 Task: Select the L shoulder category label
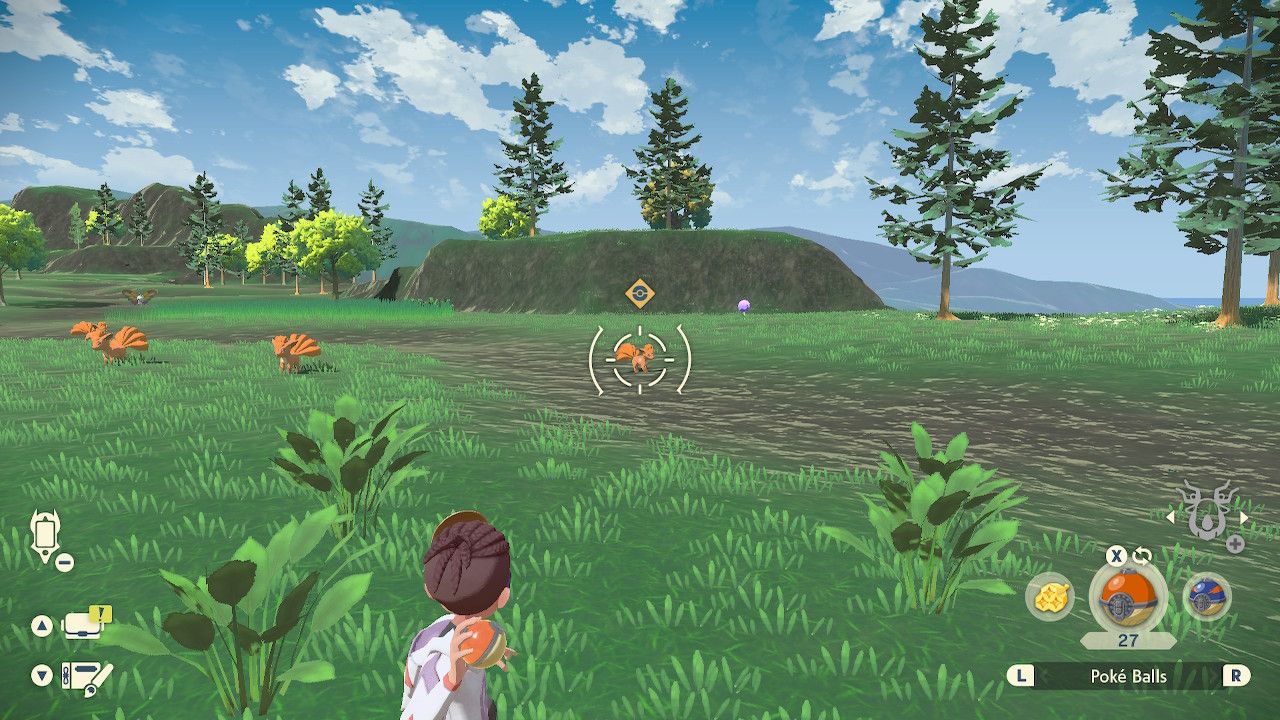coord(1021,677)
